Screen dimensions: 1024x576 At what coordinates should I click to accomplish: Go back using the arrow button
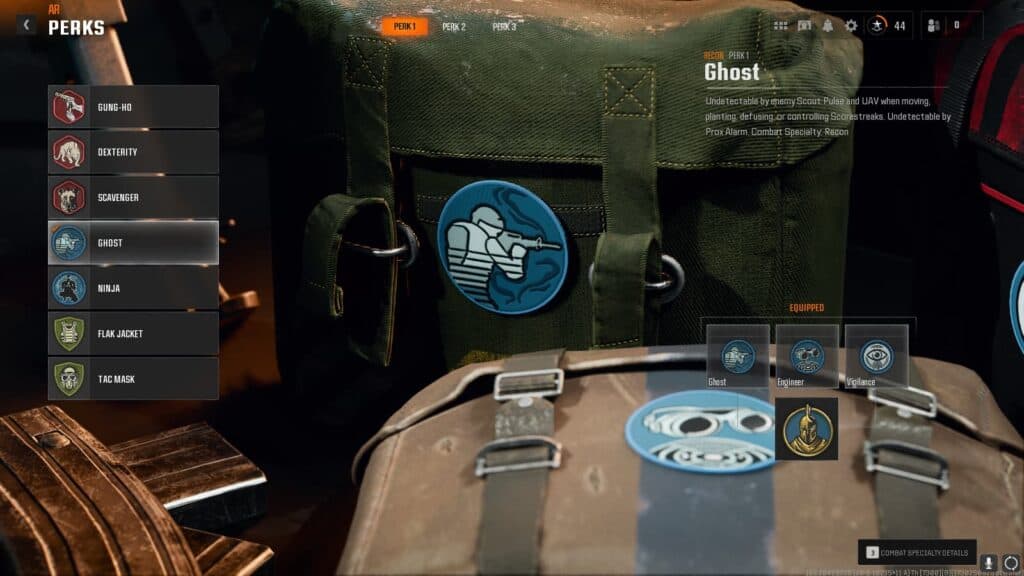(x=25, y=24)
